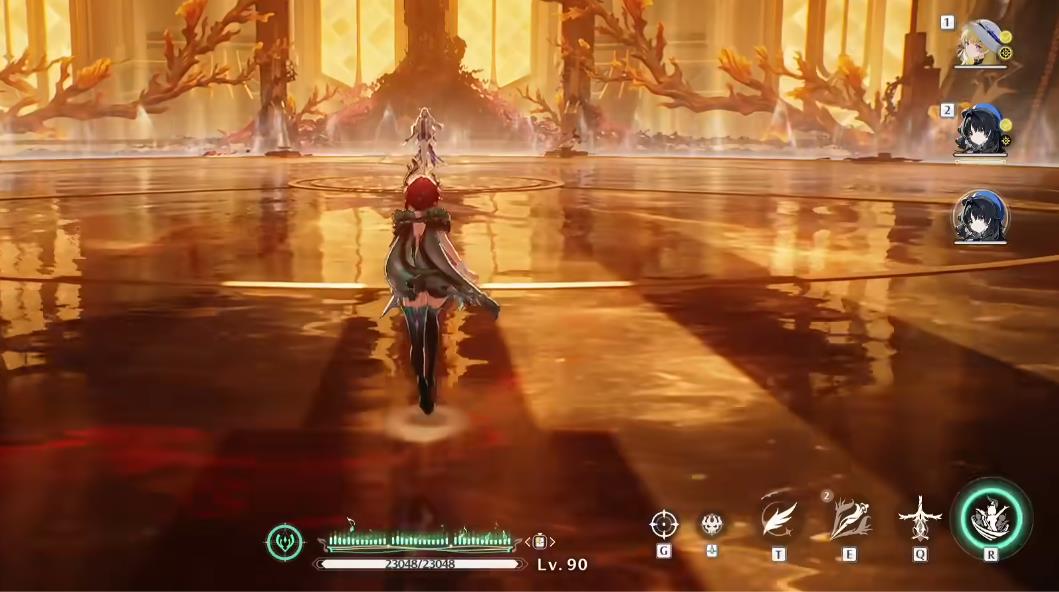The width and height of the screenshot is (1059, 592).
Task: Activate the crosshair lock-on target icon
Action: pyautogui.click(x=664, y=524)
